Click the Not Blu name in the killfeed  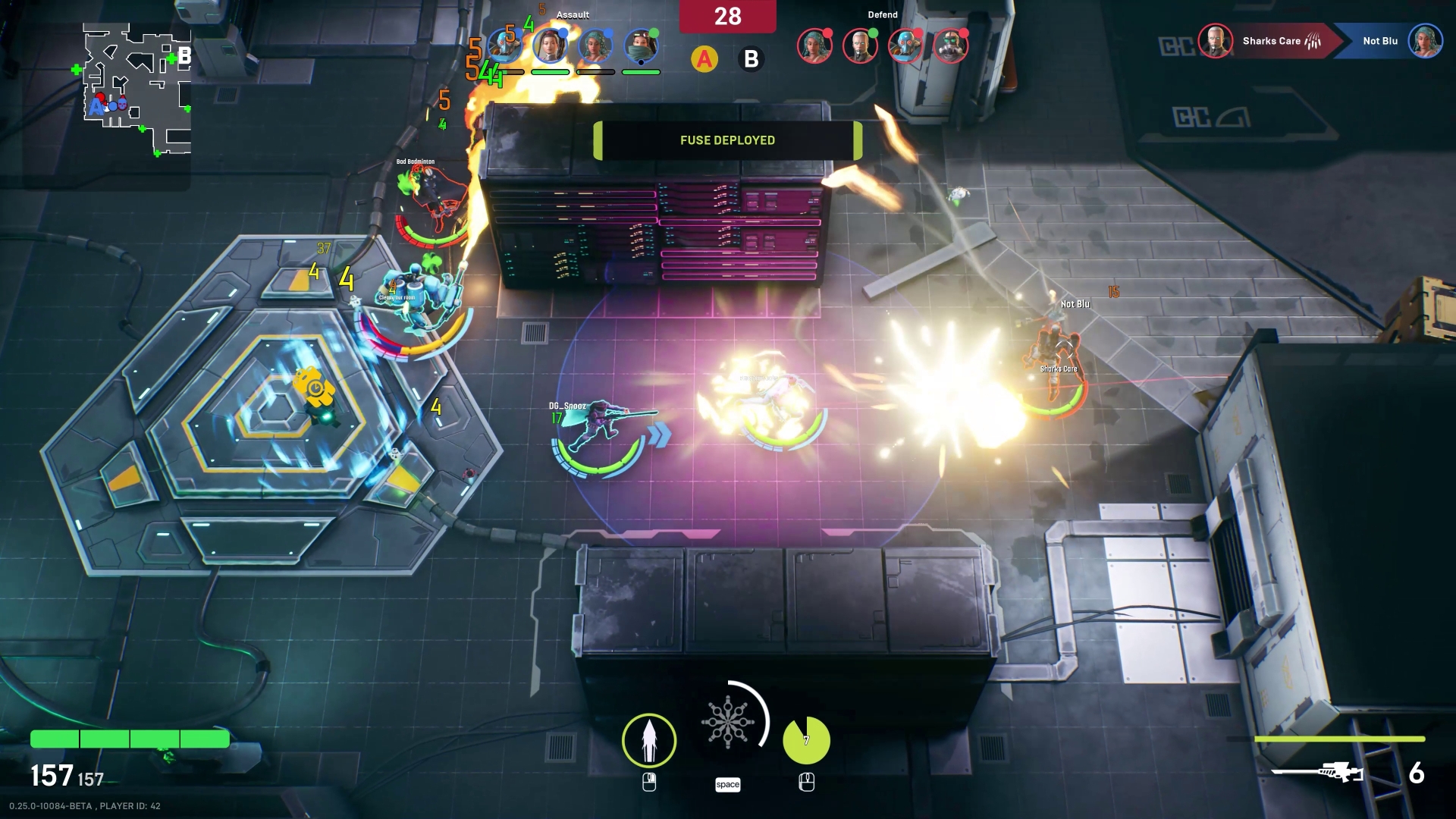[x=1380, y=40]
